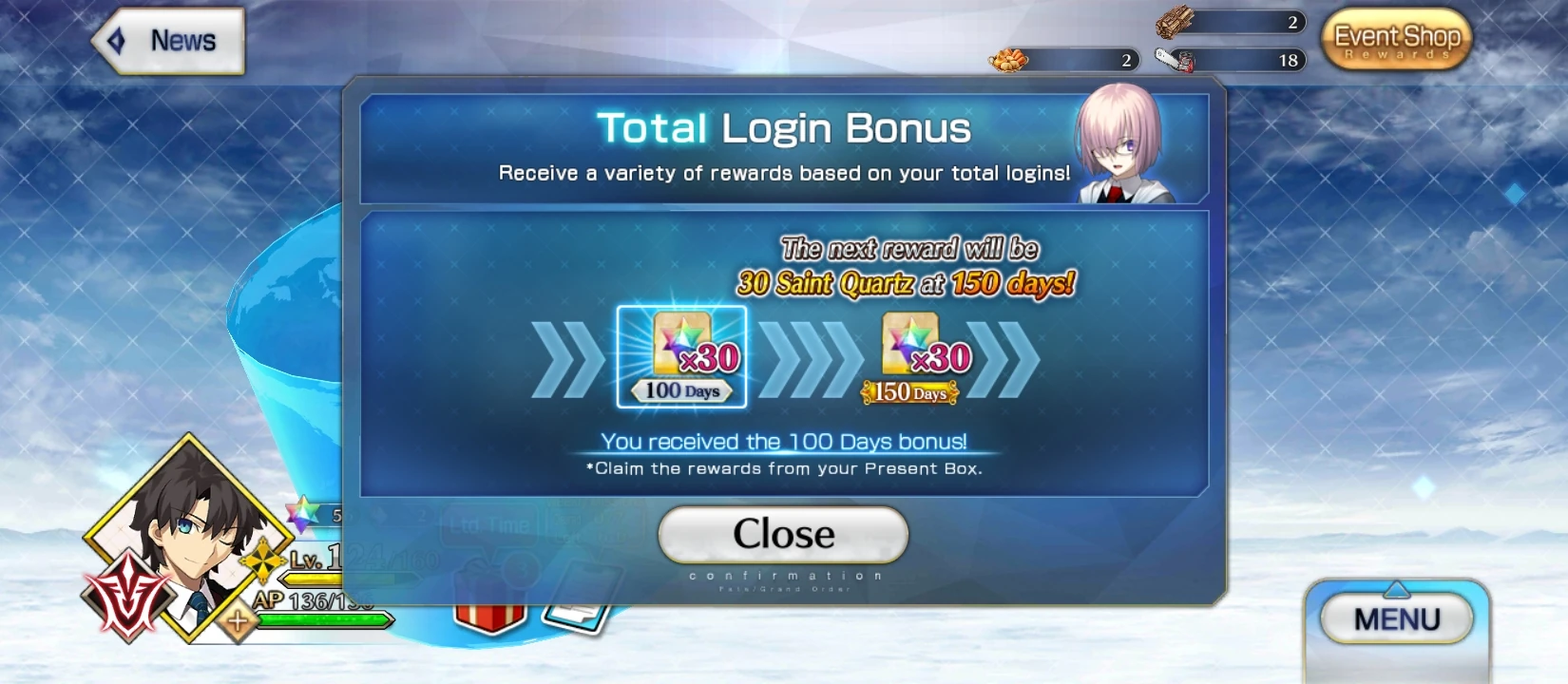This screenshot has height=684, width=1568.
Task: Click Mash's portrait on the login bonus dialog
Action: coord(1121,147)
